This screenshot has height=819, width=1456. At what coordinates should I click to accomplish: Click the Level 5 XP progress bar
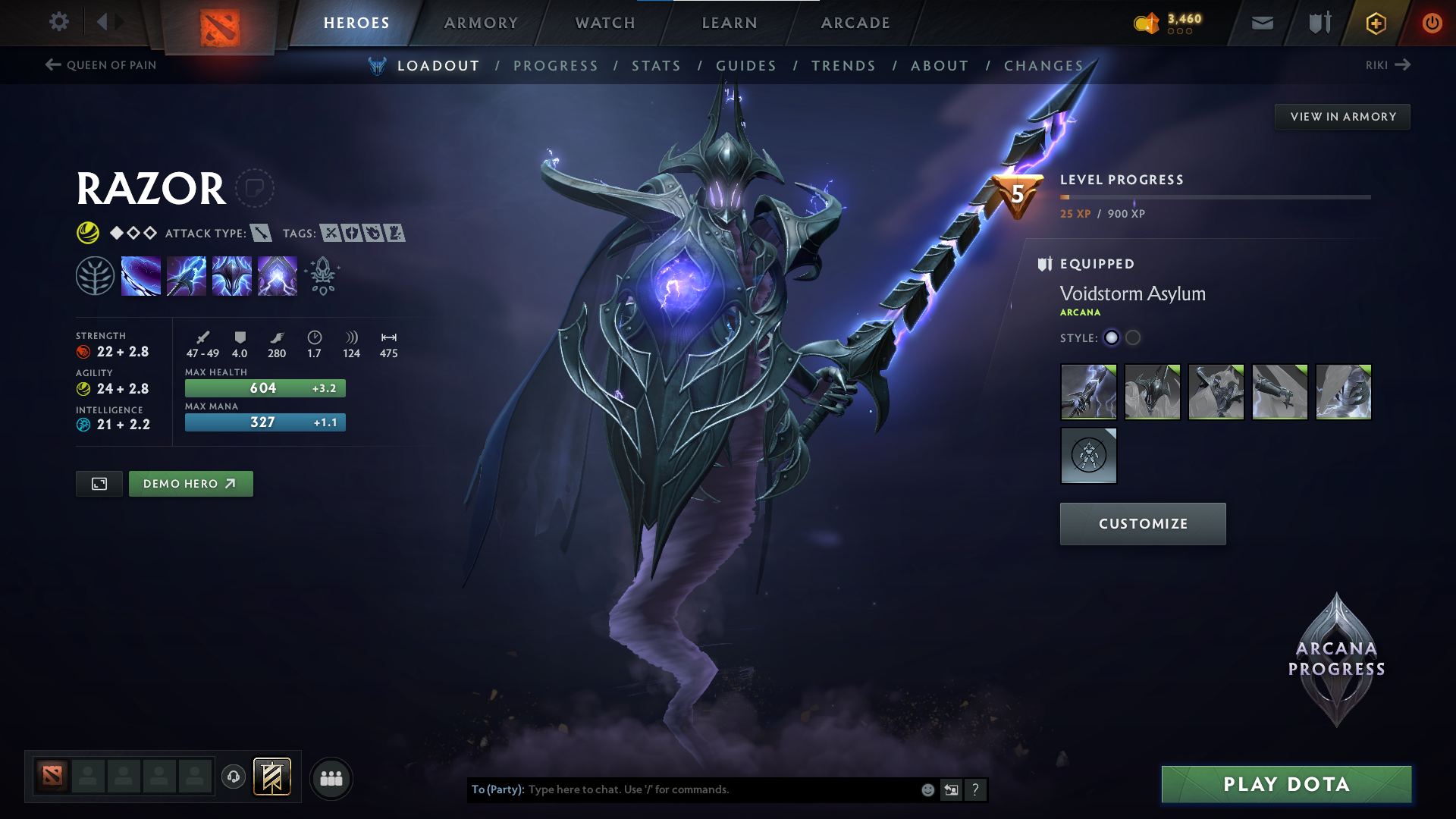tap(1213, 196)
